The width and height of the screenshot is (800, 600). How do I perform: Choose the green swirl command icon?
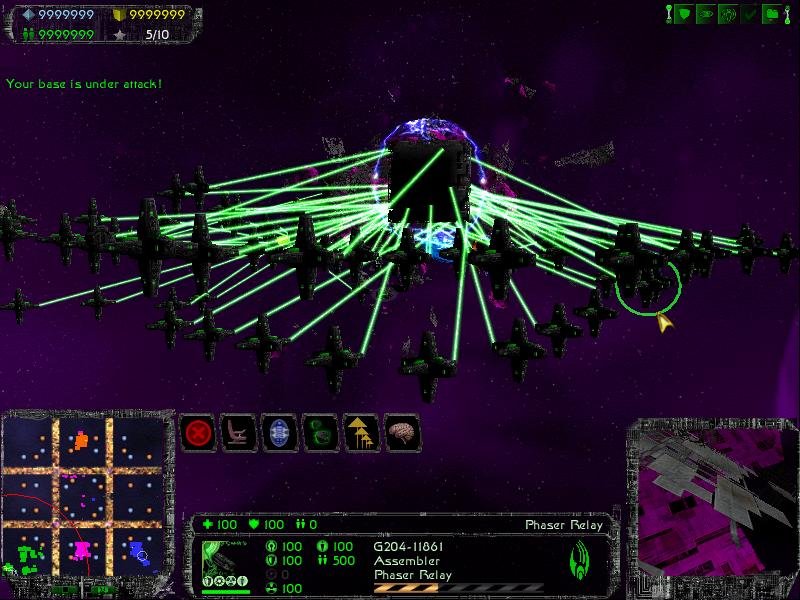[320, 433]
